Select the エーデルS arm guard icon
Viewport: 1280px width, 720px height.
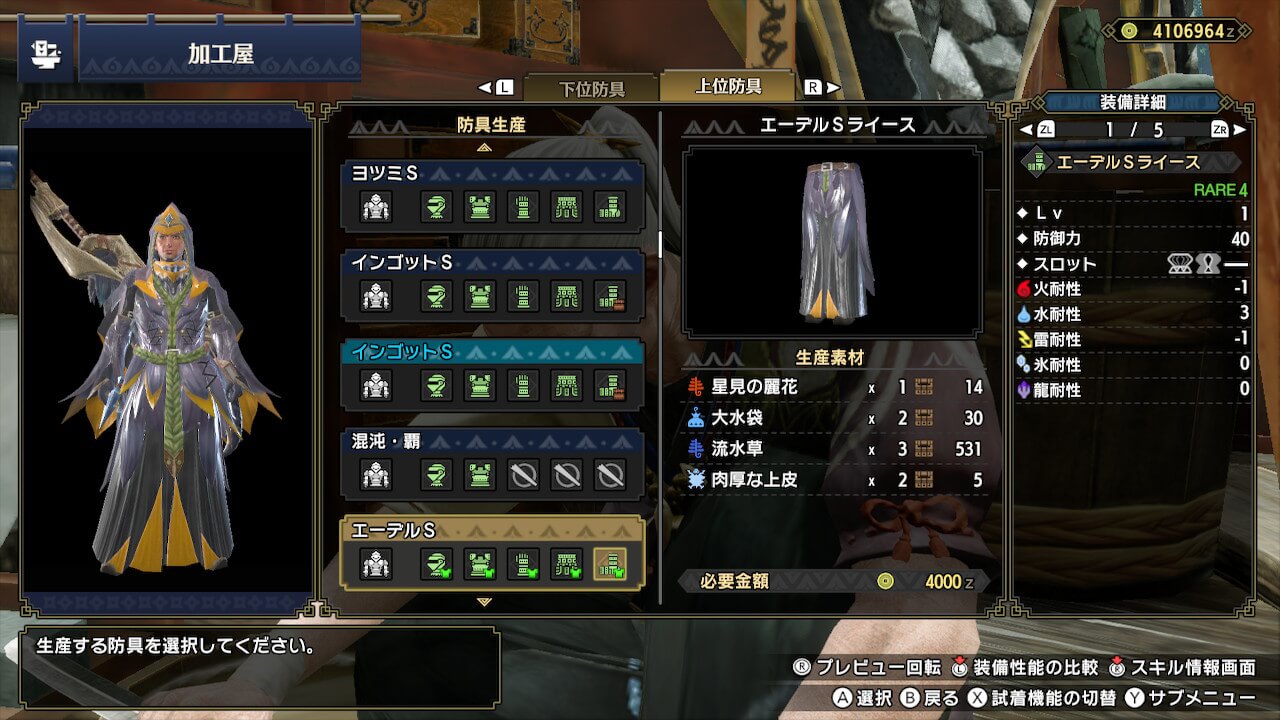point(523,565)
